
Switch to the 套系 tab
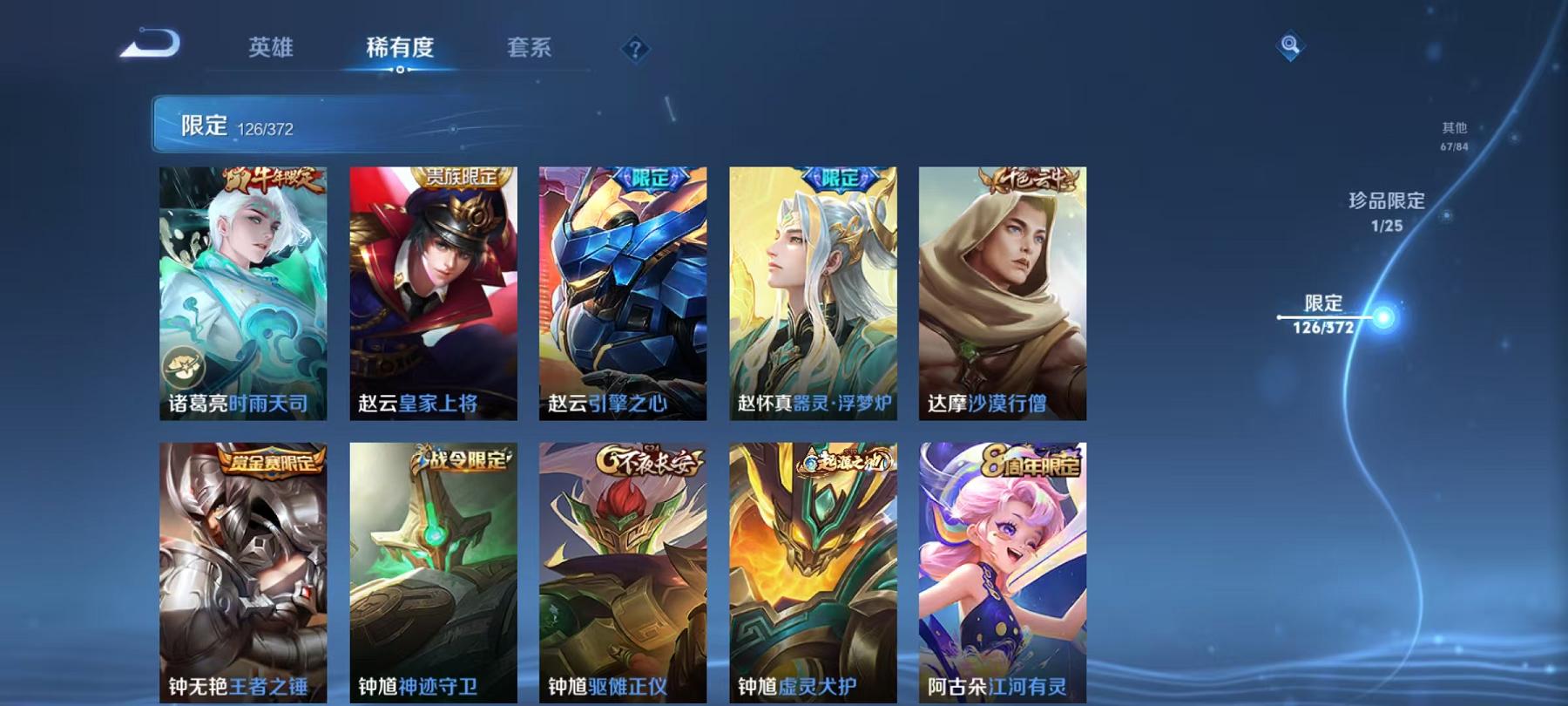(x=530, y=50)
